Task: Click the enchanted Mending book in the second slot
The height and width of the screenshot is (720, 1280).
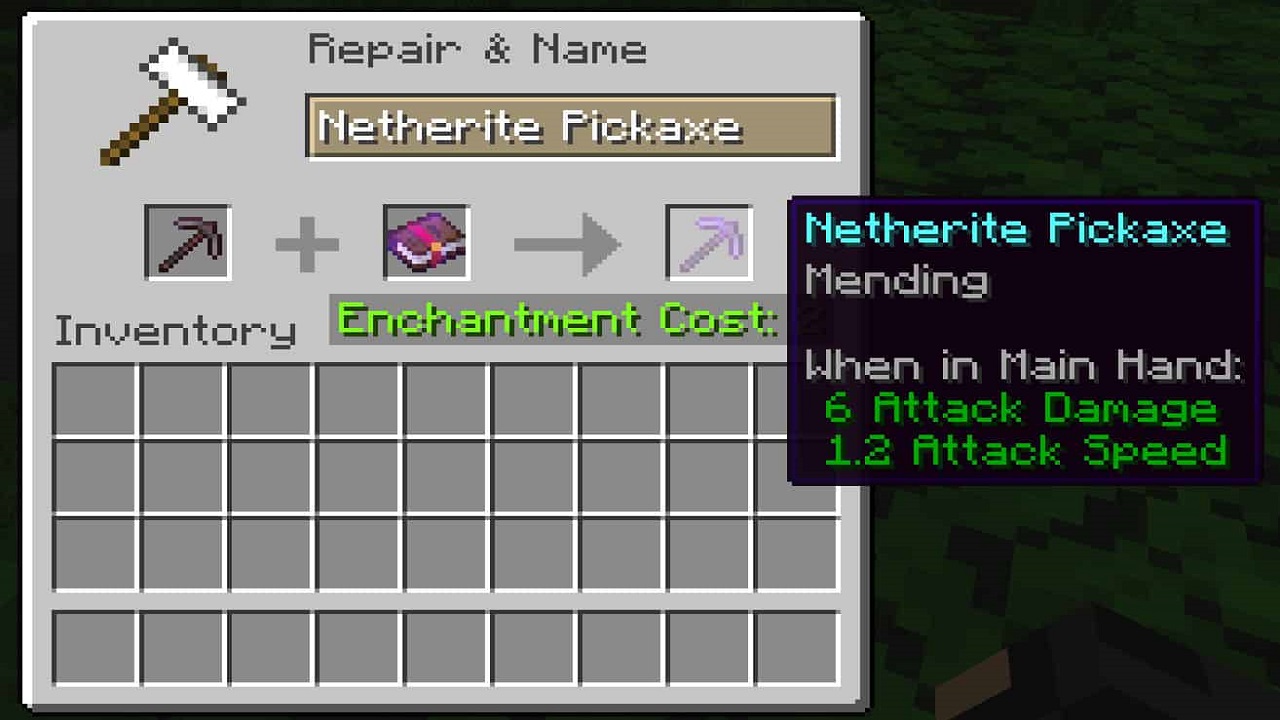Action: pyautogui.click(x=423, y=242)
